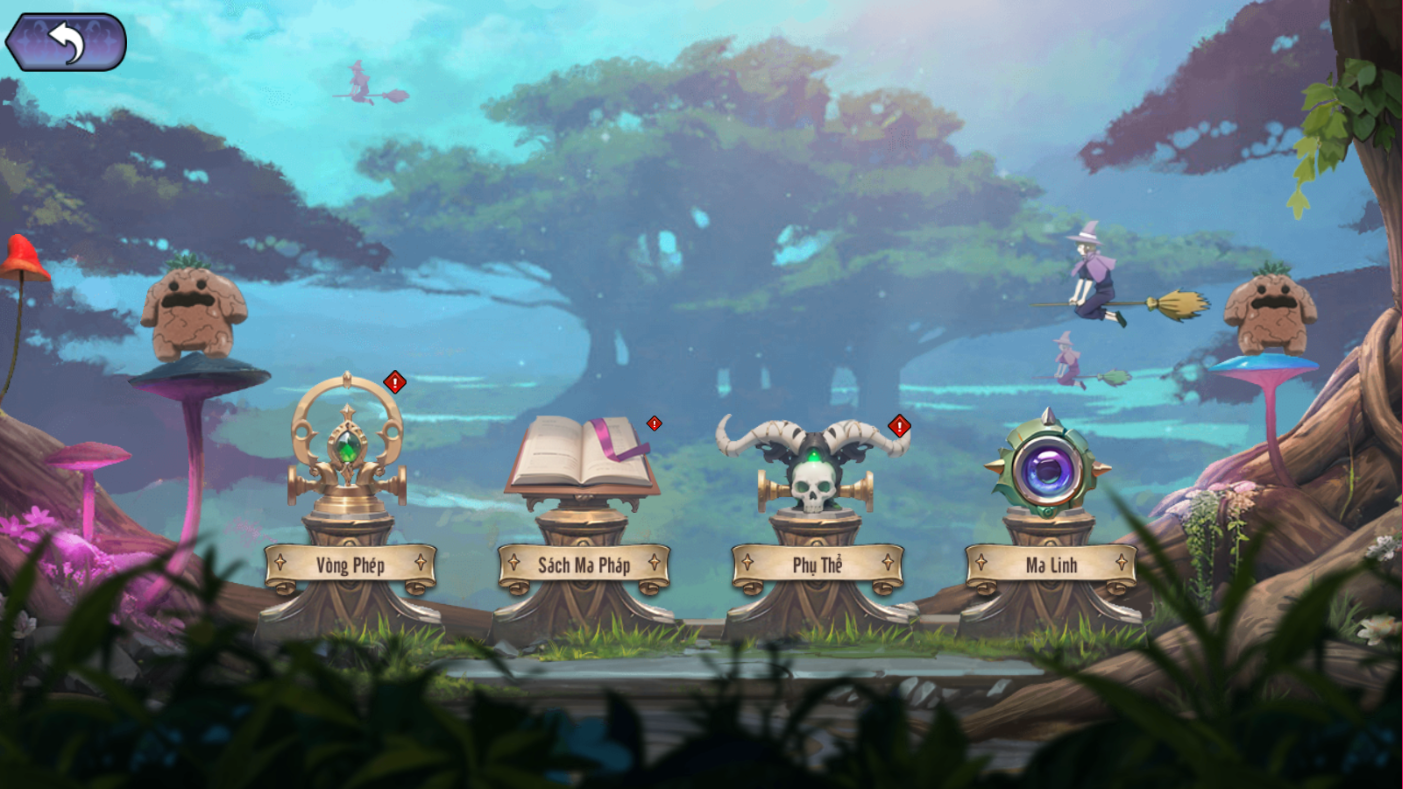Click the golden ring with green gem
Screen dimensions: 1403x789
[347, 445]
